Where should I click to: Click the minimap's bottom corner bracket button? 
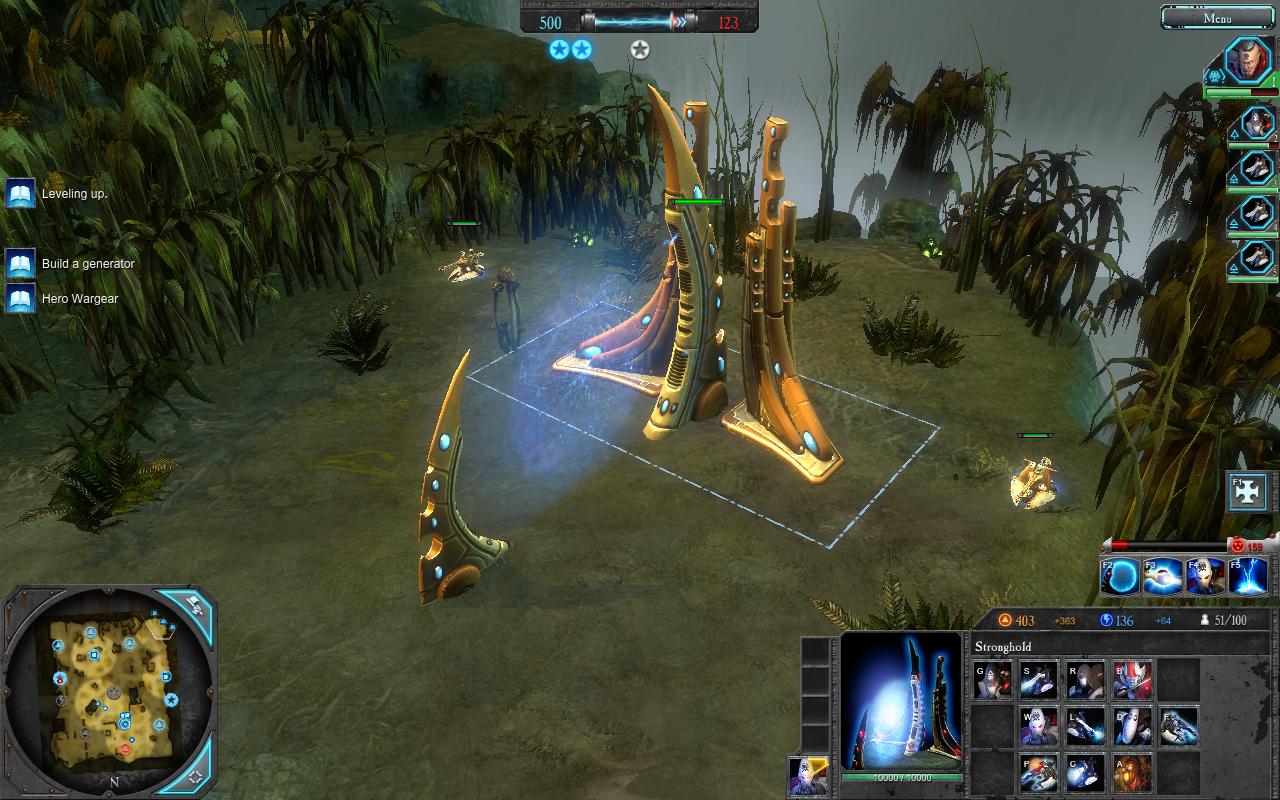click(x=196, y=774)
